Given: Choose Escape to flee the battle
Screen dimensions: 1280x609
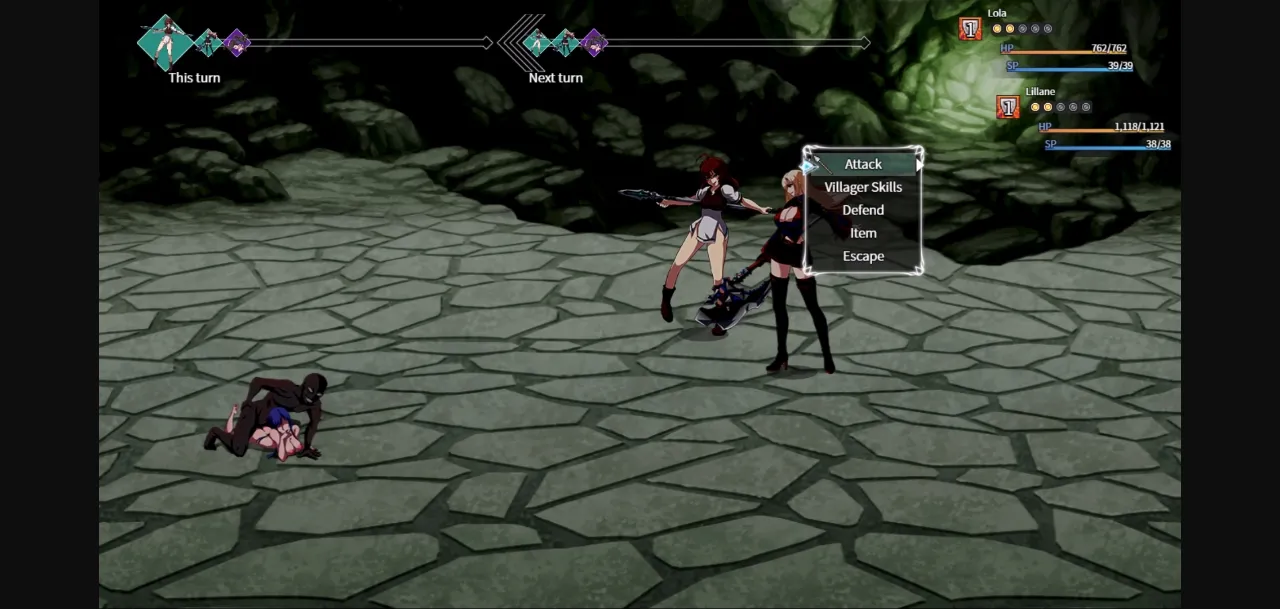Looking at the screenshot, I should pos(862,256).
